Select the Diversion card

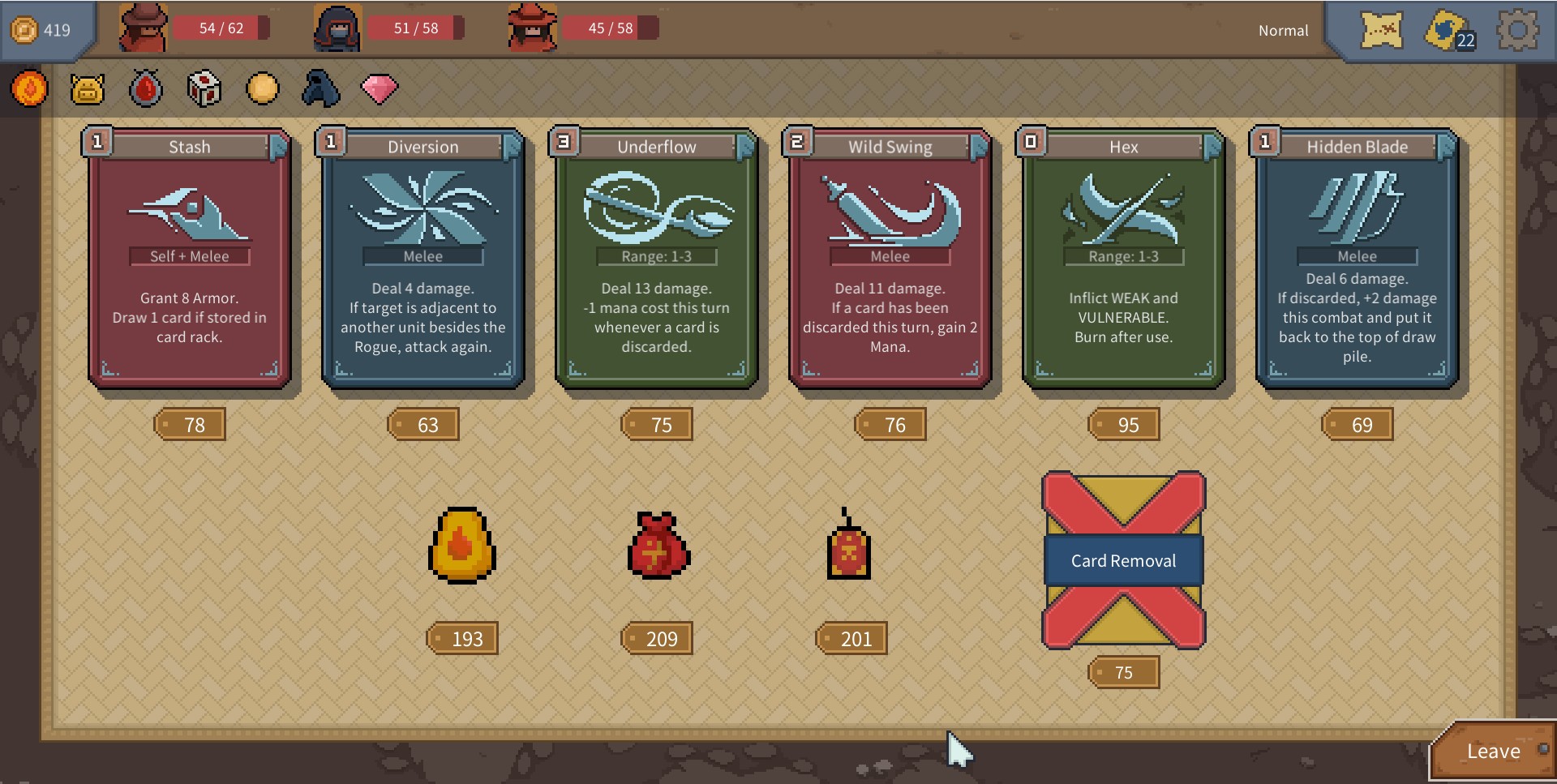[422, 258]
